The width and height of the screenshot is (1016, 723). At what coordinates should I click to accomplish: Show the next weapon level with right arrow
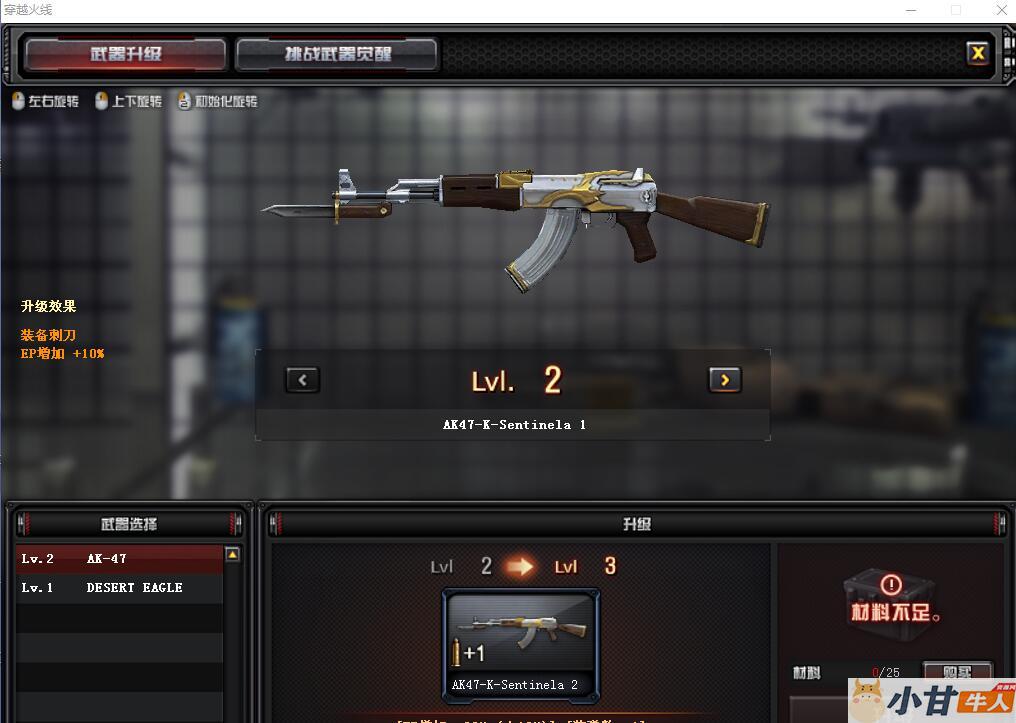(724, 379)
